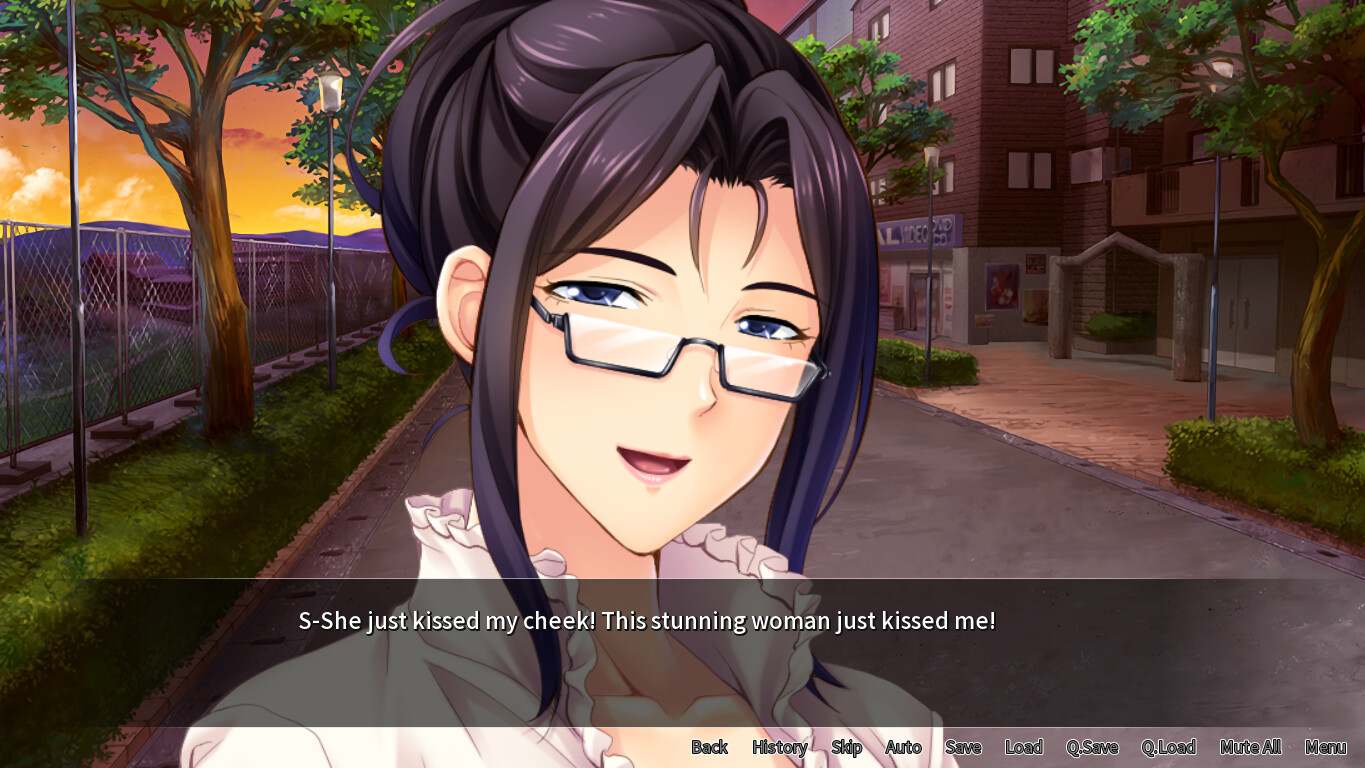Activate Skip to fast-forward dialogue
Viewport: 1365px width, 768px height.
click(x=846, y=747)
